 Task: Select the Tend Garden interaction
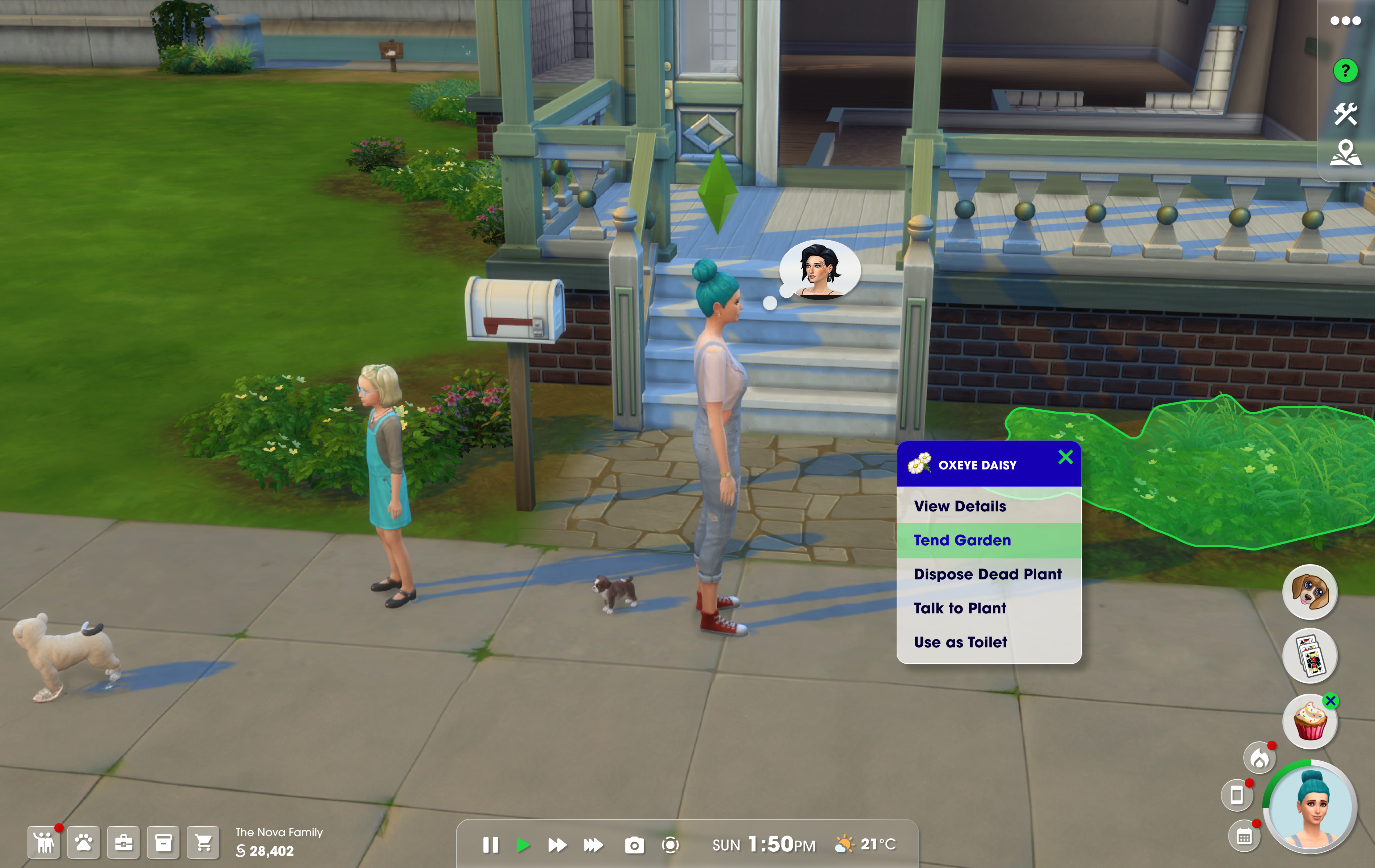(x=962, y=540)
